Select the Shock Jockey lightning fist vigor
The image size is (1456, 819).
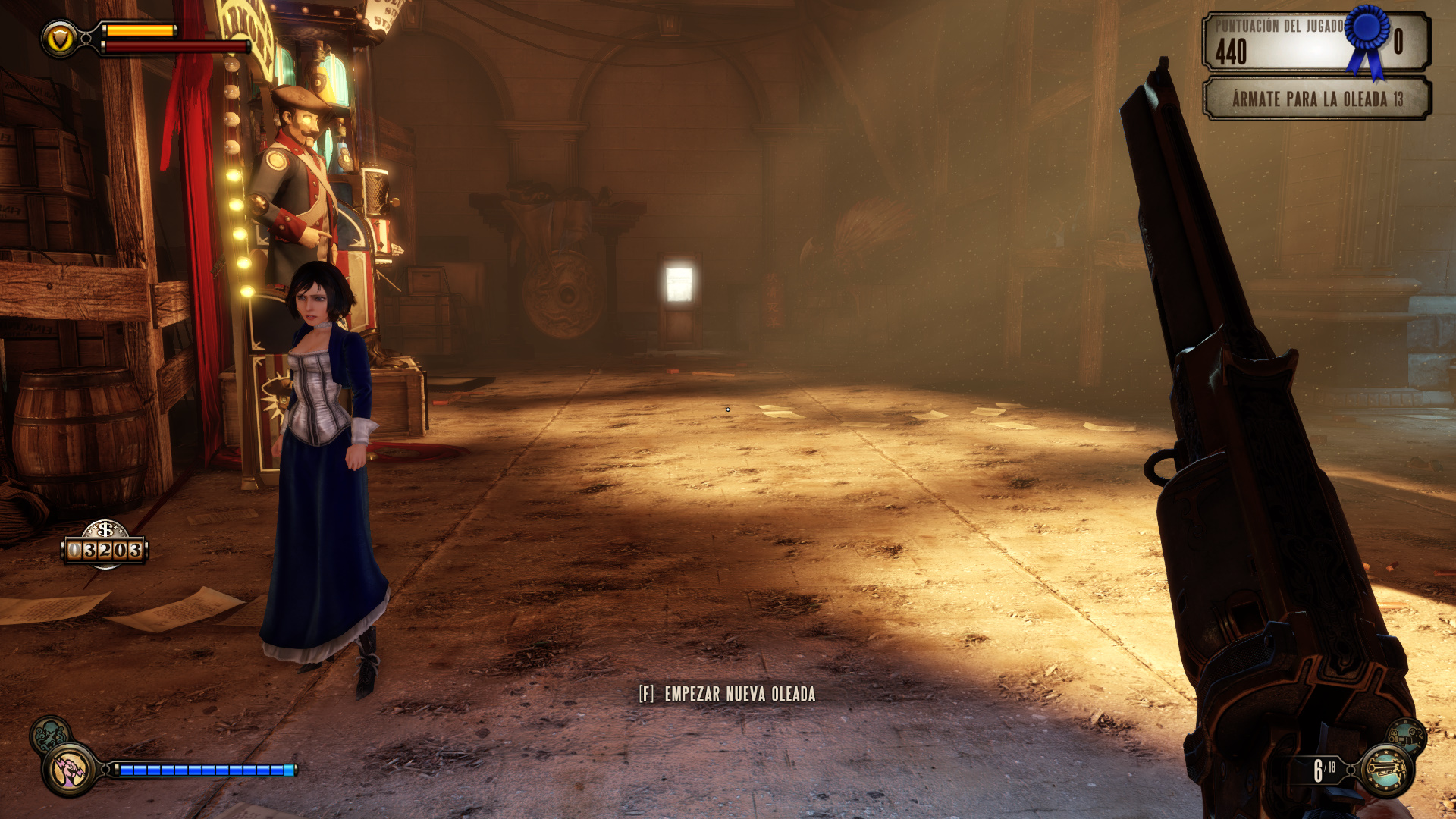(x=70, y=770)
